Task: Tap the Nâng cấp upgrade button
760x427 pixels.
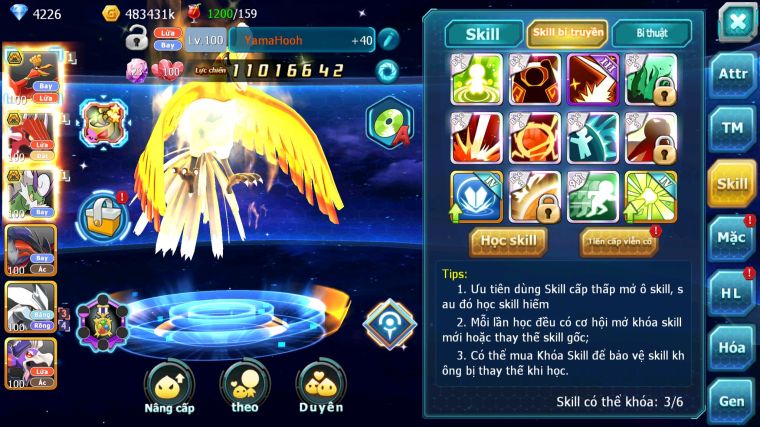Action: tap(168, 386)
